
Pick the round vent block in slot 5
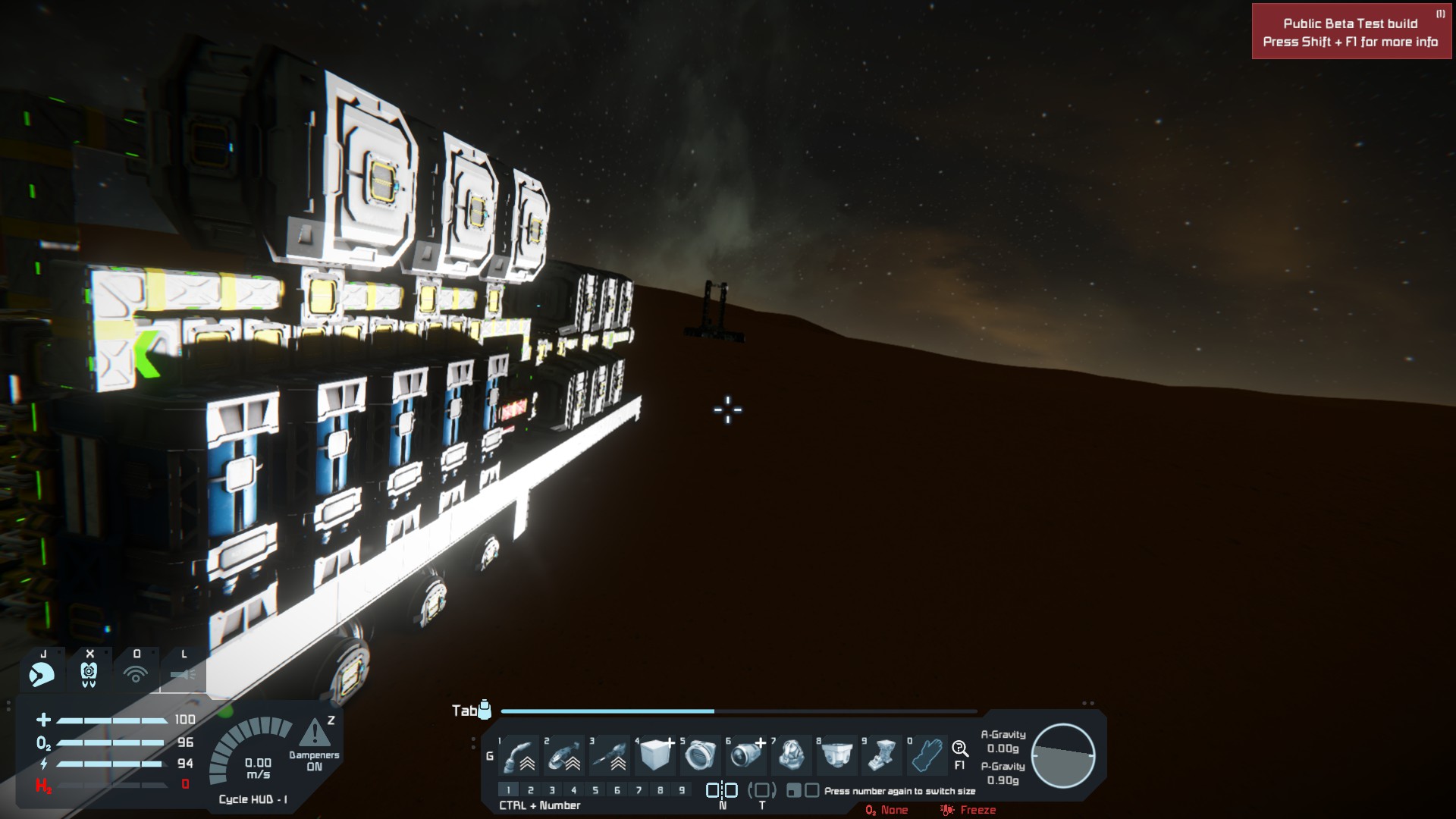tap(700, 755)
